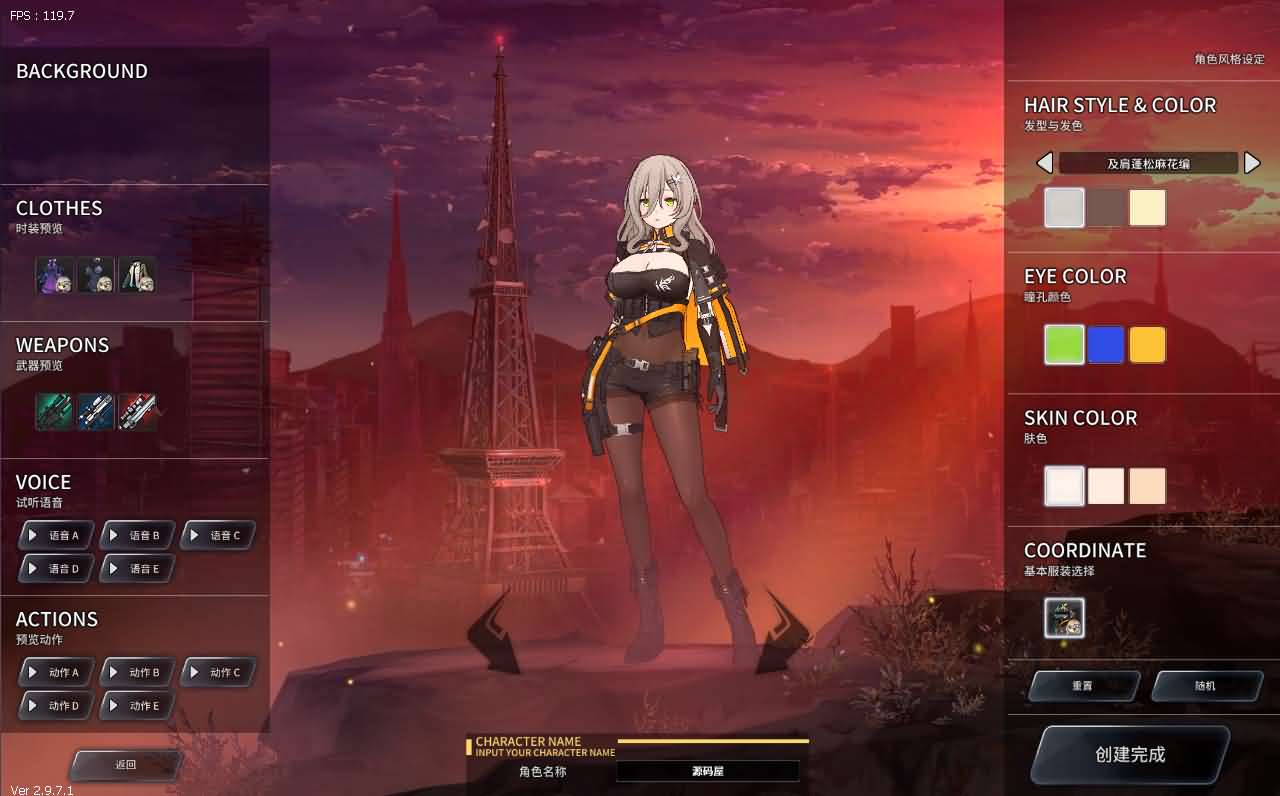Select the second weapon preview icon
The height and width of the screenshot is (796, 1280).
[96, 412]
